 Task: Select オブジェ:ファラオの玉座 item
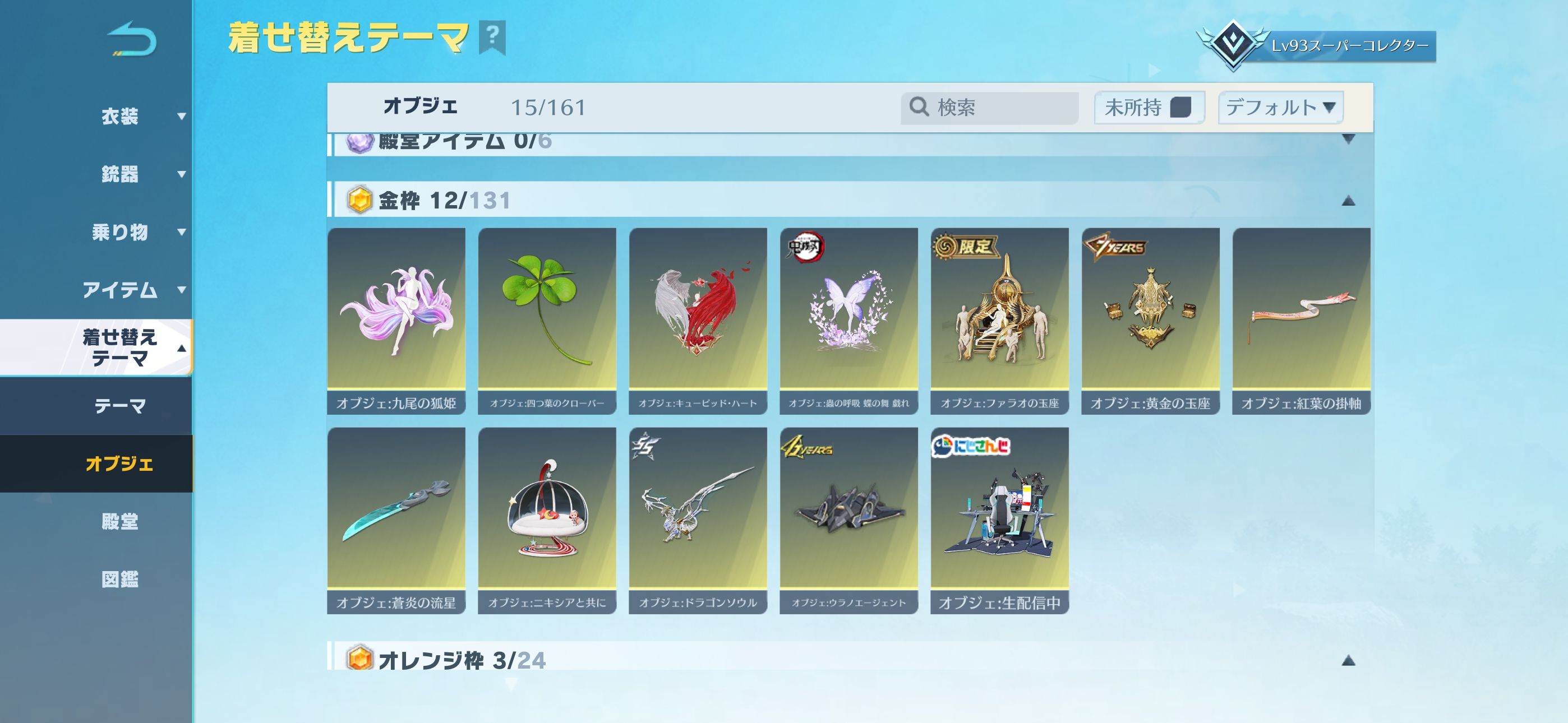(x=999, y=321)
